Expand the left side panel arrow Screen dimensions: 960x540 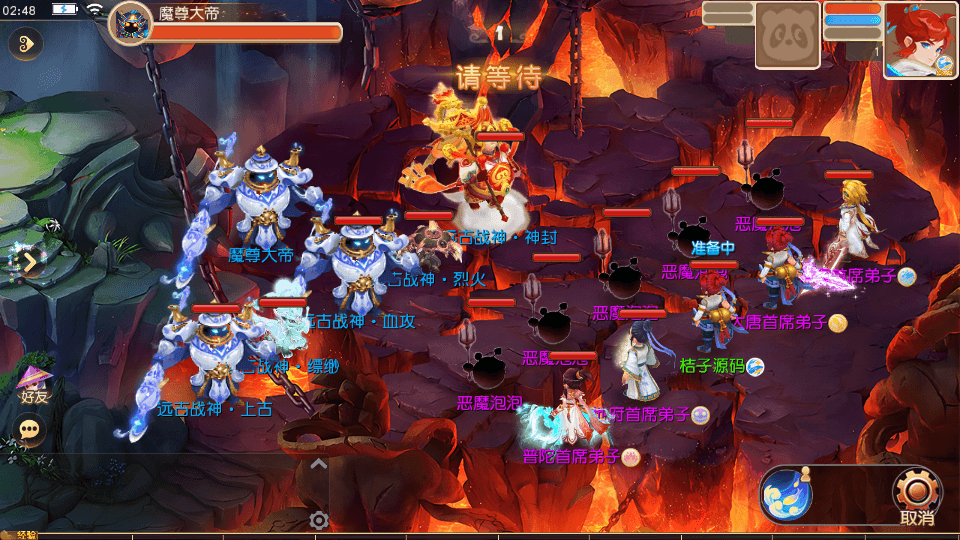coord(27,262)
